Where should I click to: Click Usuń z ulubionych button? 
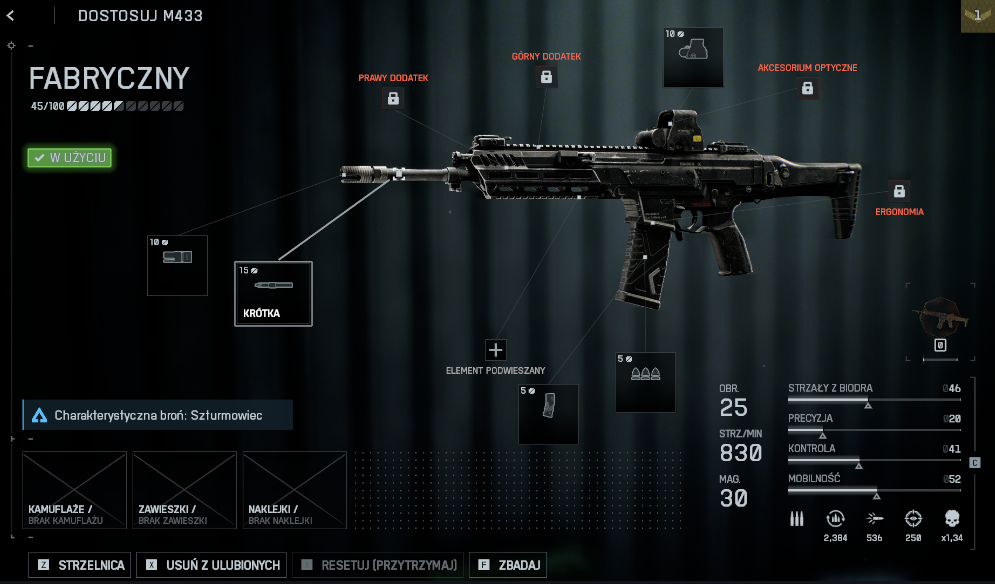pyautogui.click(x=212, y=566)
